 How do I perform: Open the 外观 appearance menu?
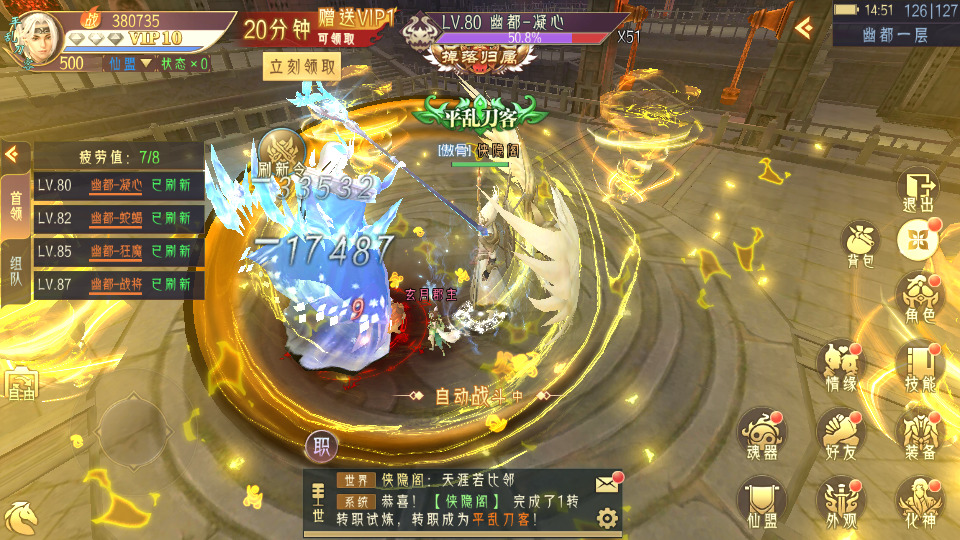point(841,503)
